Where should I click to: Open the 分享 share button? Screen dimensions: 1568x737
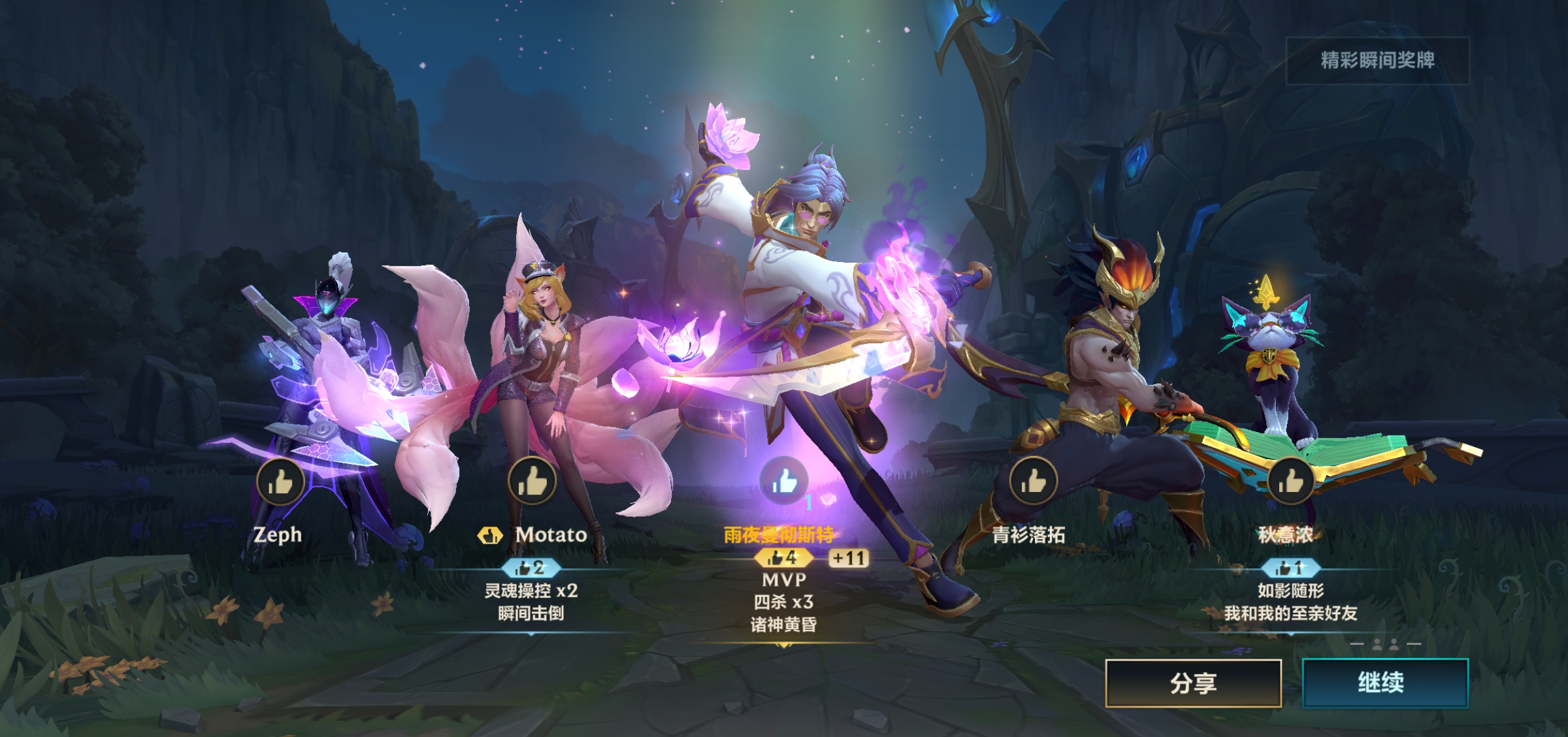point(1193,683)
